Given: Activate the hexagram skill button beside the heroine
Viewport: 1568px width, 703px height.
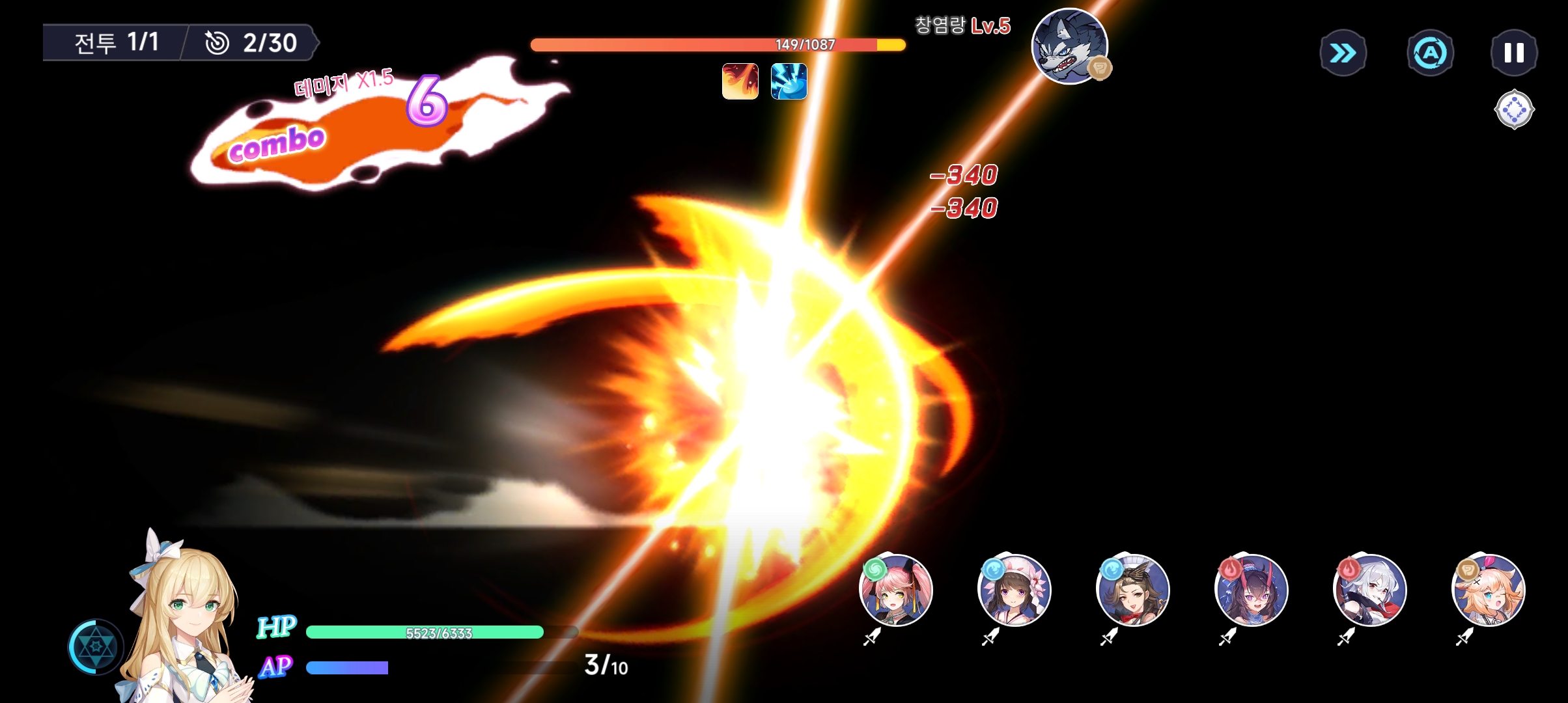Looking at the screenshot, I should click(96, 646).
